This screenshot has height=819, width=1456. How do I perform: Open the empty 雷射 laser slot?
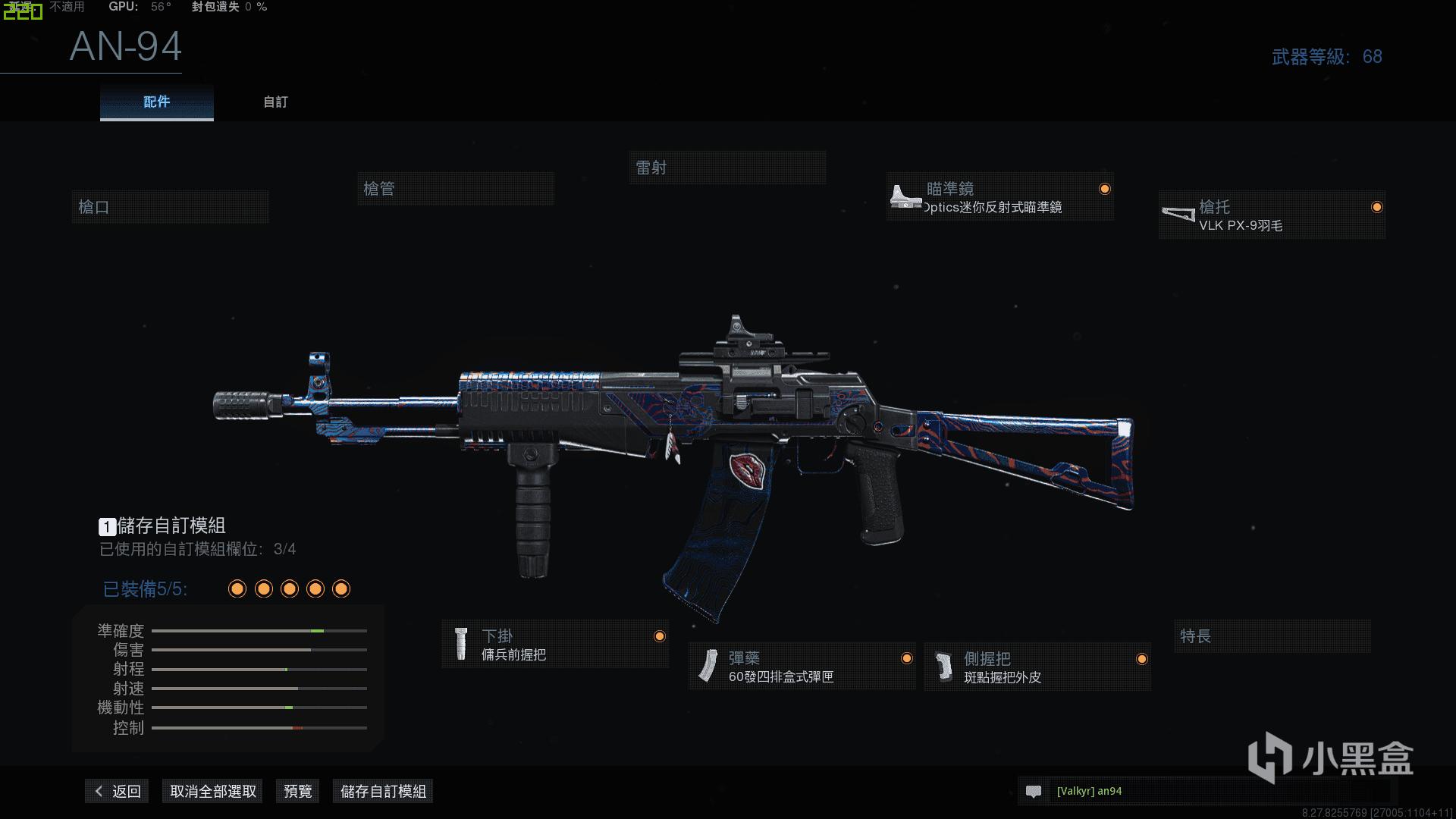[x=726, y=168]
